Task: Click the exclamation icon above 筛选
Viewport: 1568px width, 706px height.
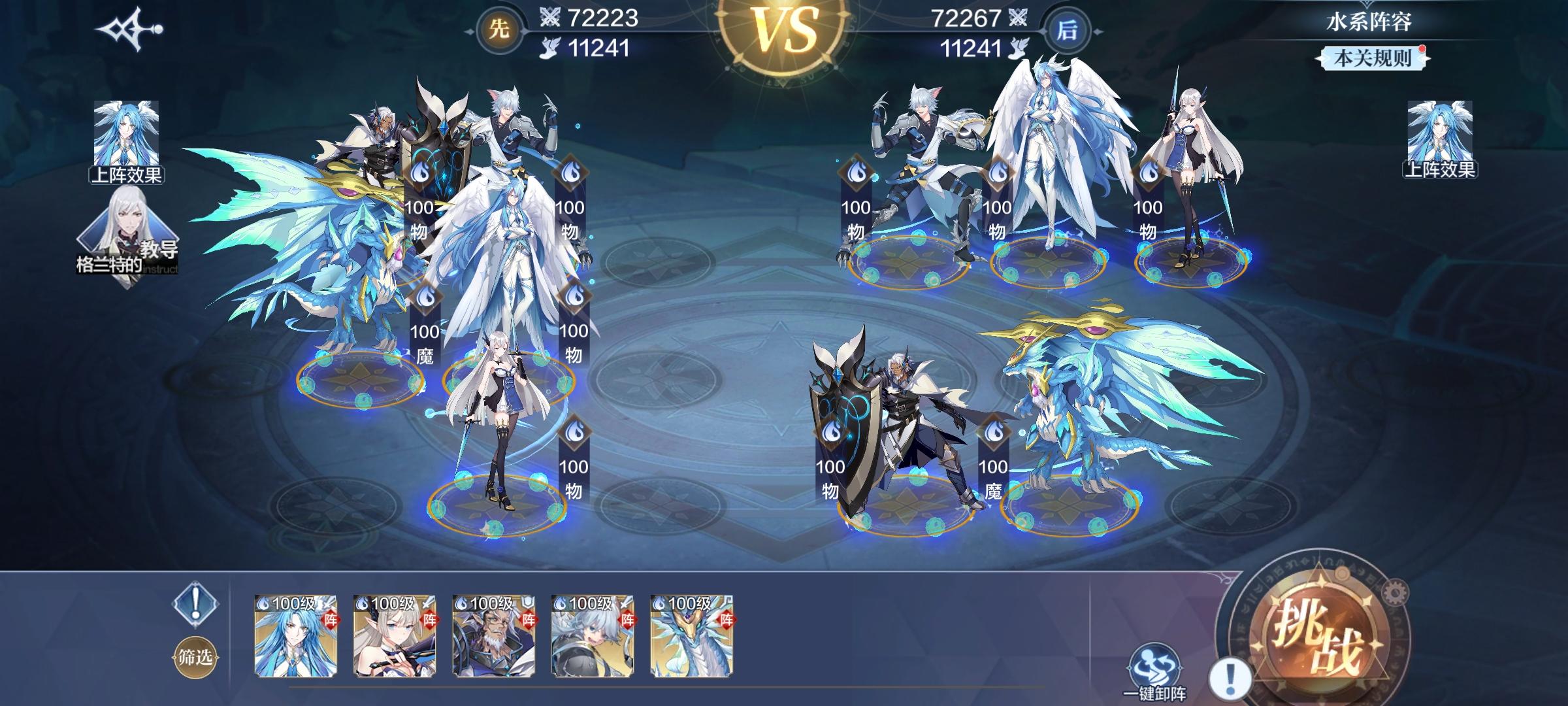Action: 195,603
